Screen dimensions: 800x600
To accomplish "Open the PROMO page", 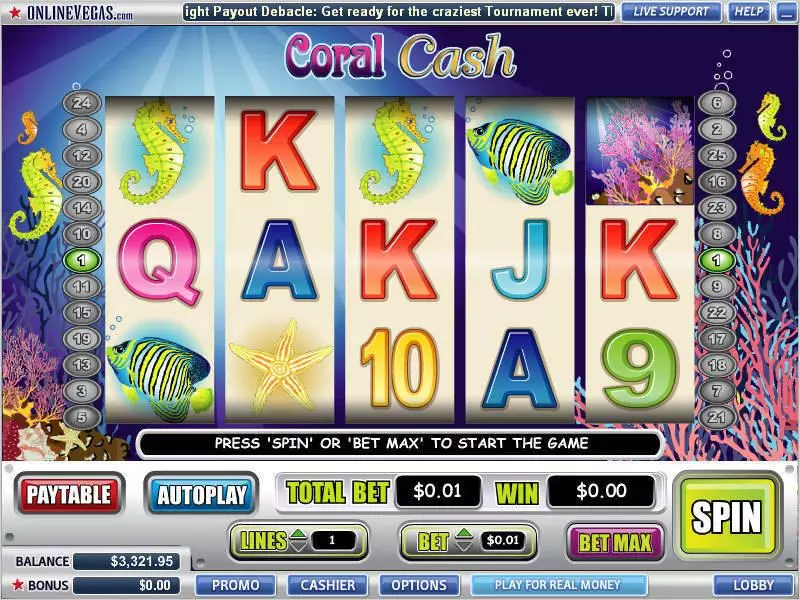I will pos(236,585).
